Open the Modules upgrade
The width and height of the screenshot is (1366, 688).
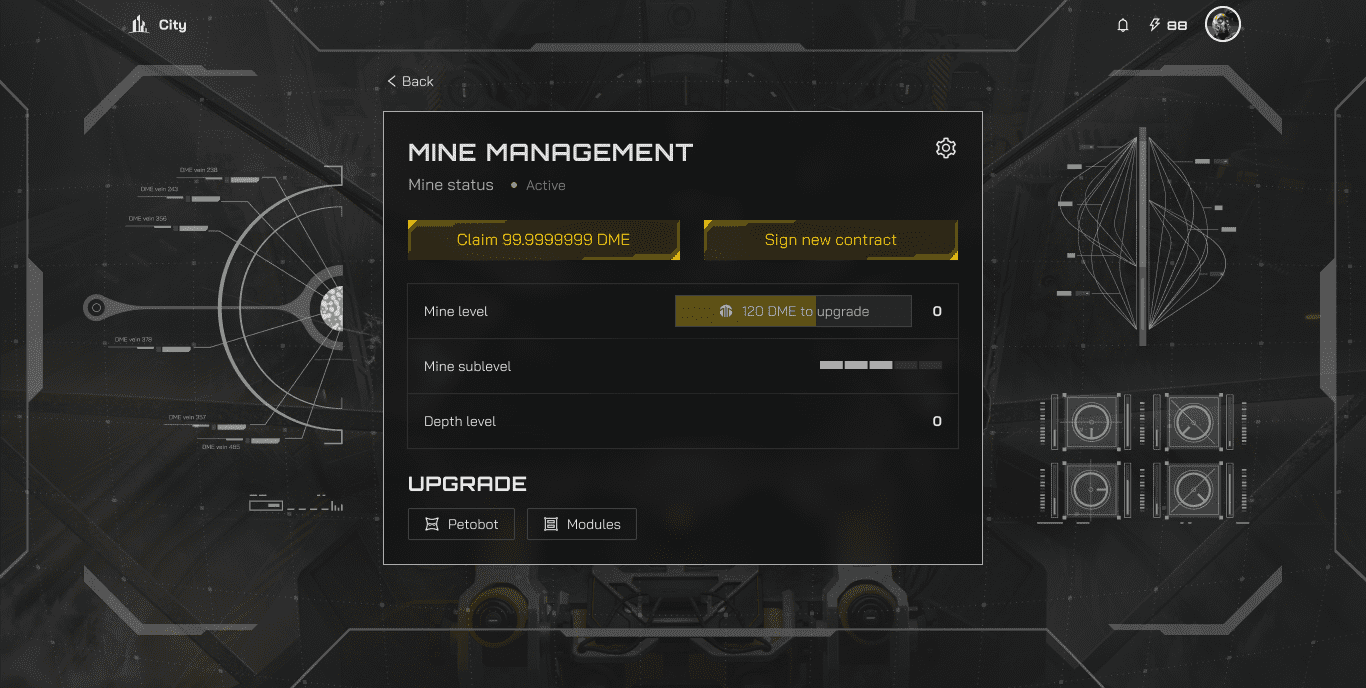click(581, 524)
